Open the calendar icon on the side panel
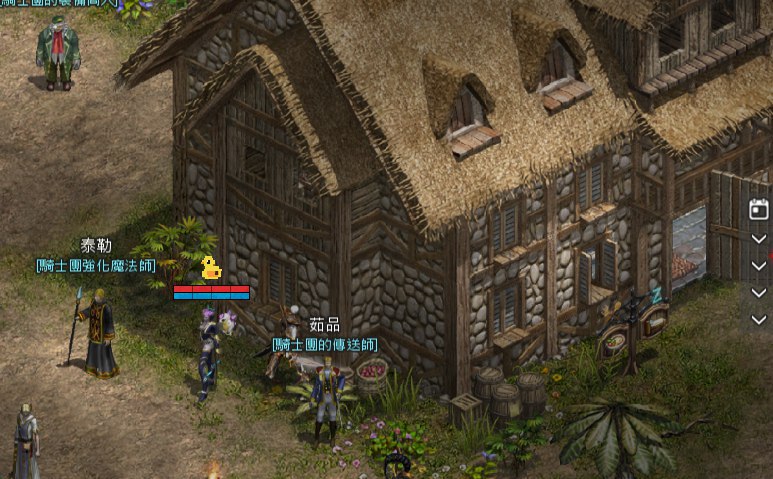This screenshot has width=773, height=479. click(758, 209)
